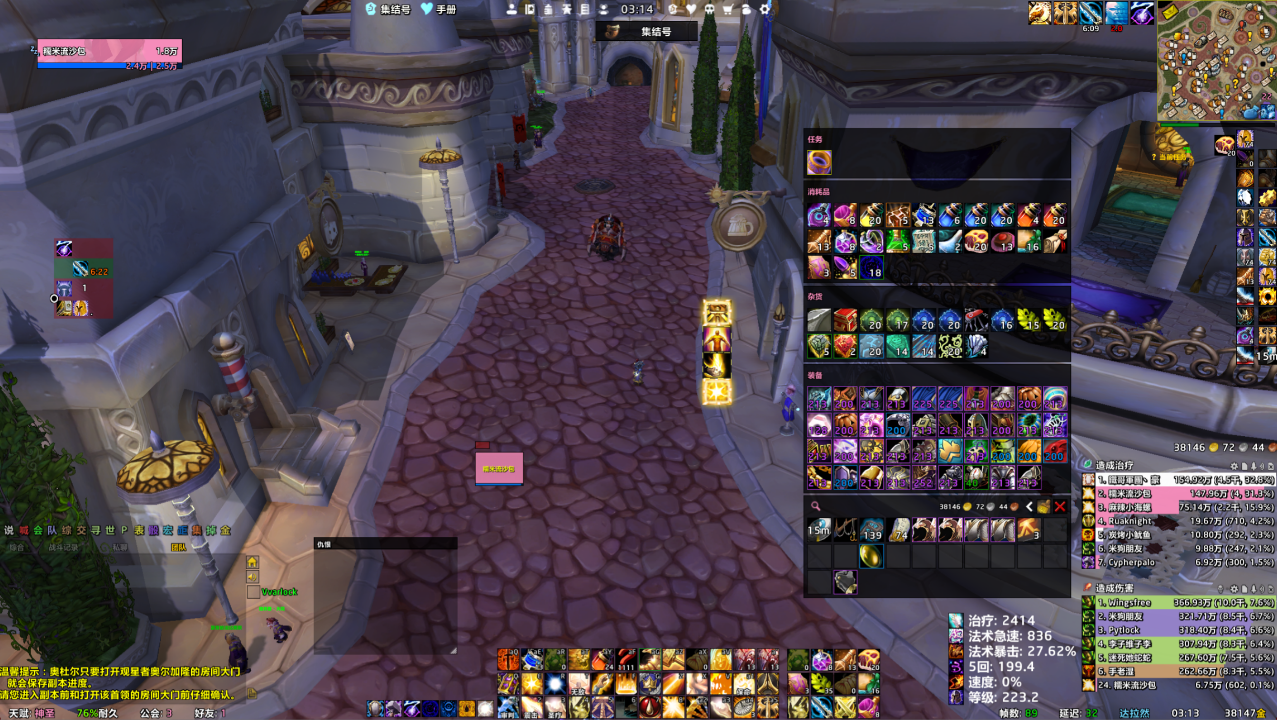Click the 糯米流沙包 player unit frame
Image resolution: width=1277 pixels, height=720 pixels.
click(x=110, y=51)
